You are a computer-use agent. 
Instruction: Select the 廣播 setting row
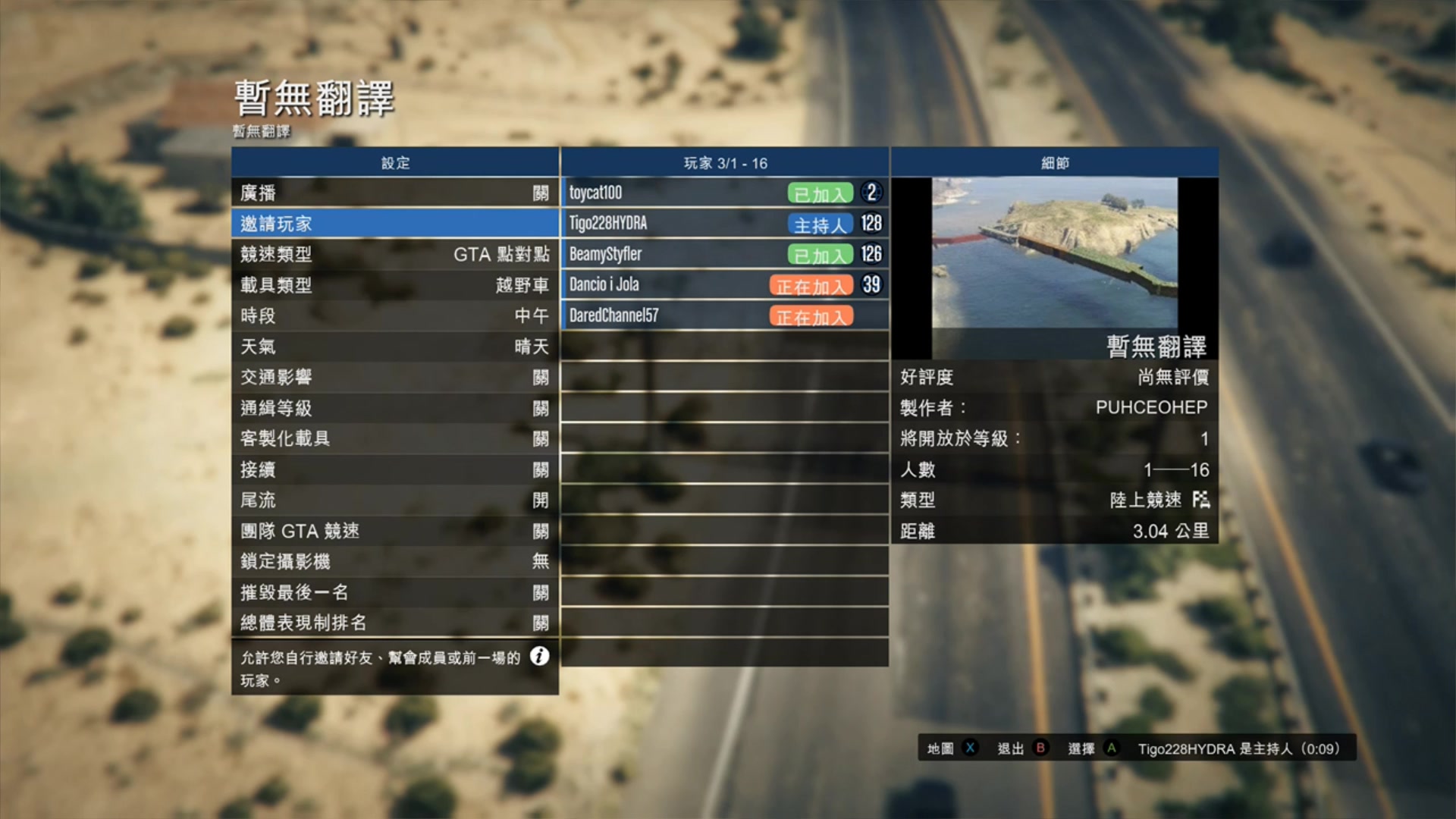click(394, 193)
